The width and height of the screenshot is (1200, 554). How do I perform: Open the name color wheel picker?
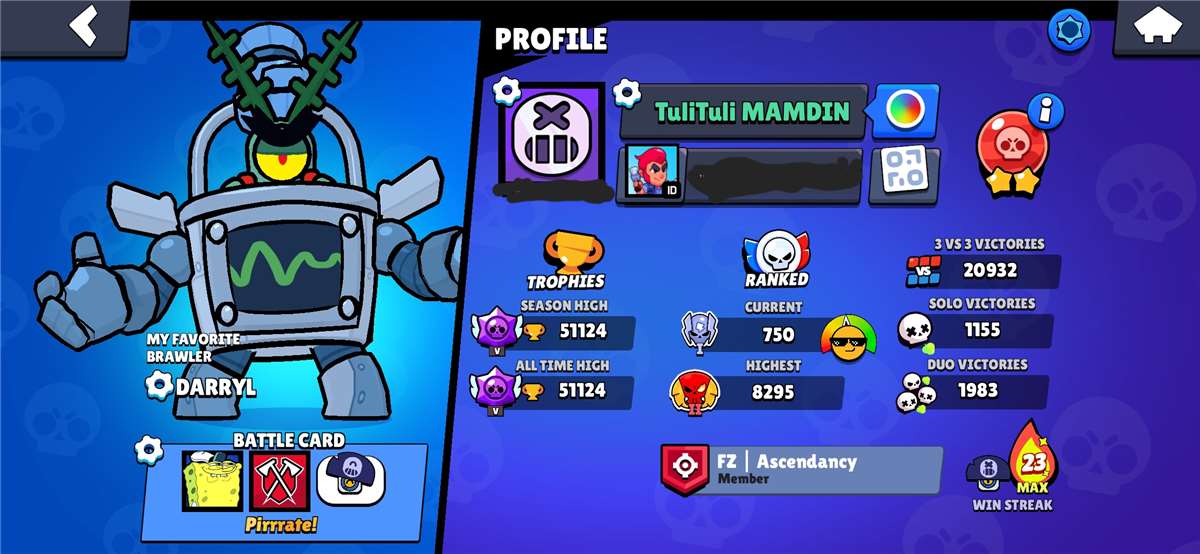click(905, 111)
